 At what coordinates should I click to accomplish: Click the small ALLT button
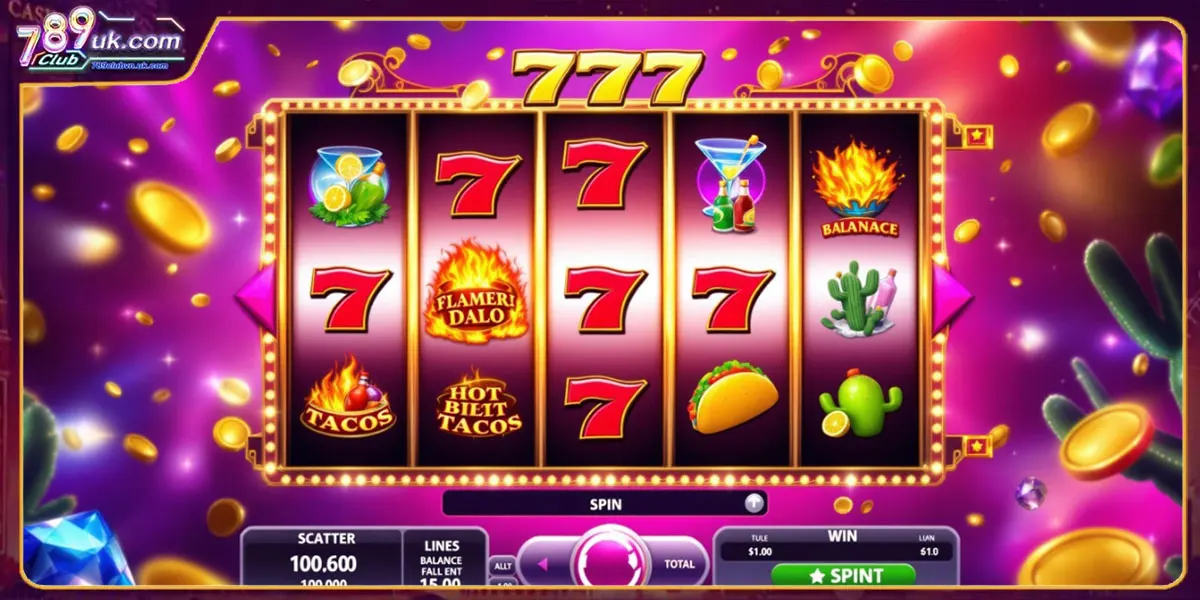click(502, 566)
